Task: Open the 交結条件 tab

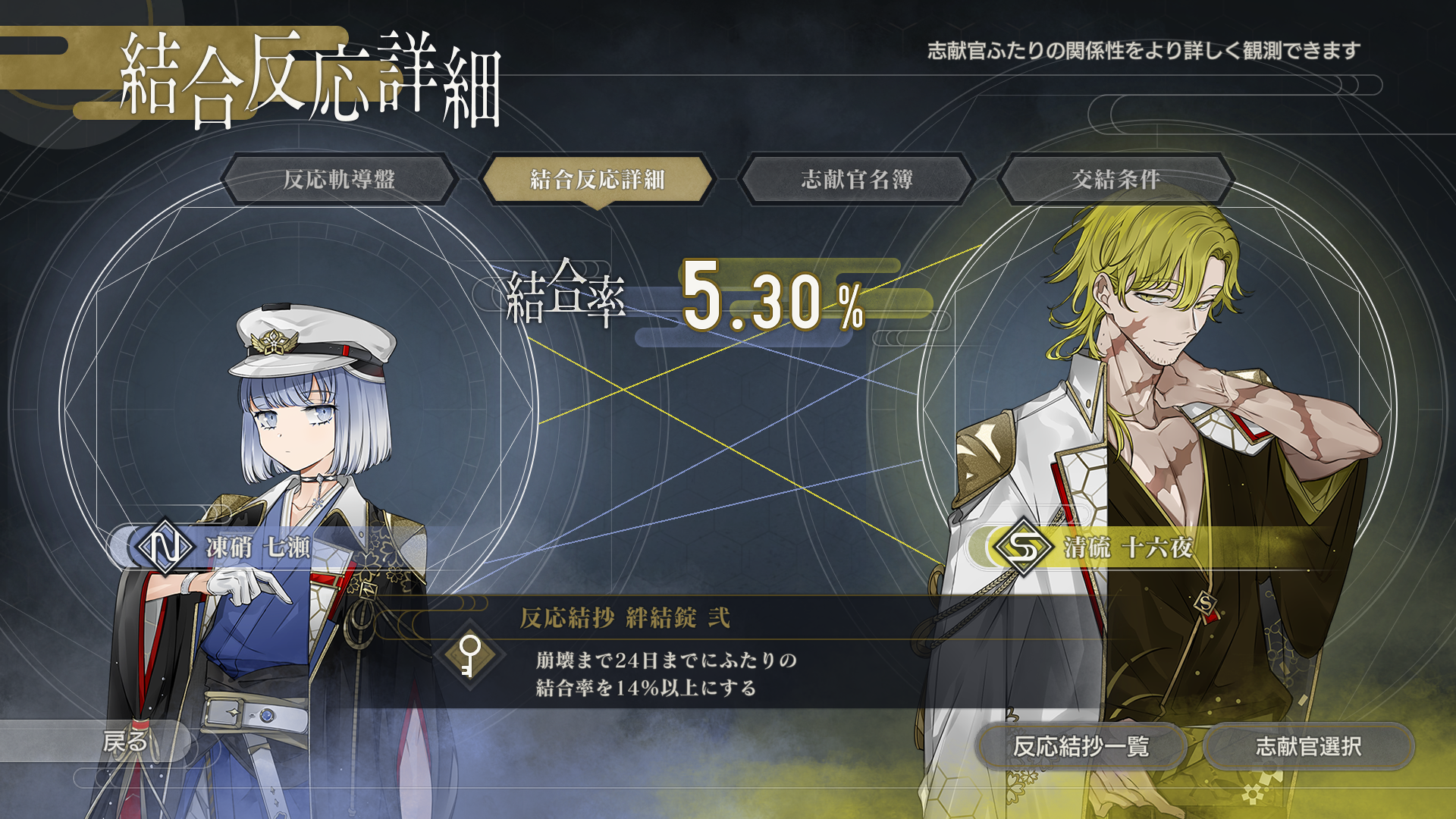Action: [x=1116, y=180]
